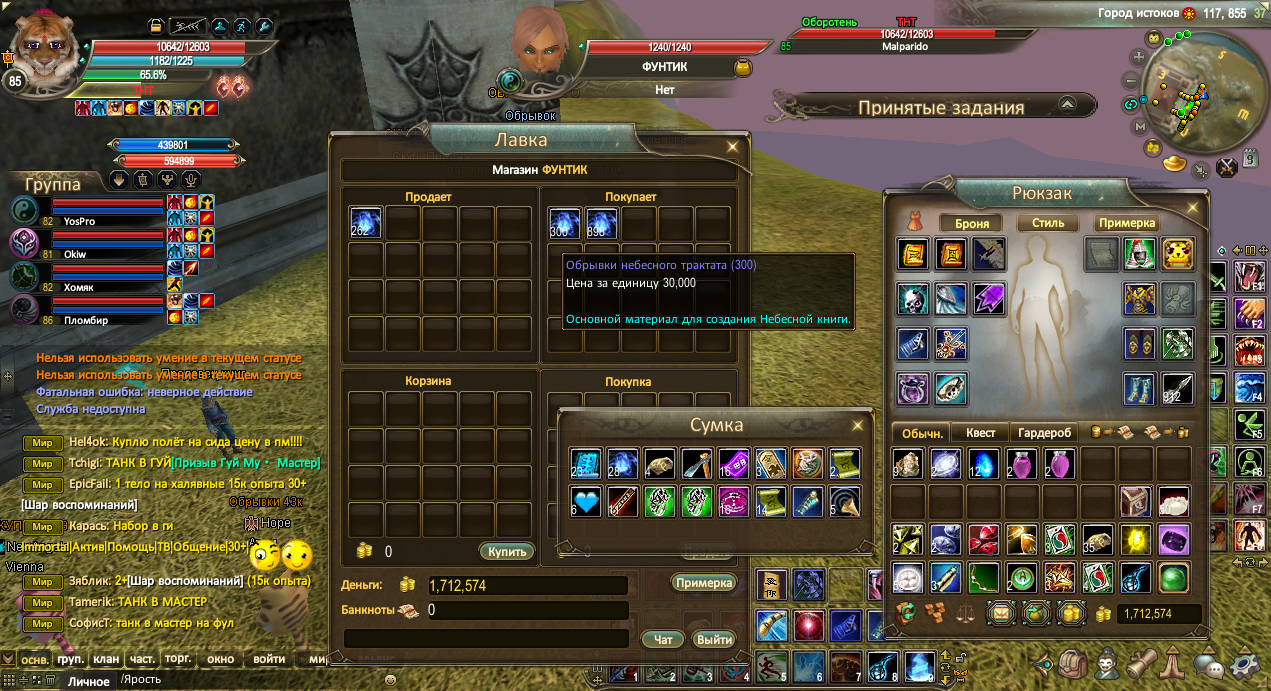Close the Лавка shop window
Image resolution: width=1271 pixels, height=691 pixels.
coord(733,146)
